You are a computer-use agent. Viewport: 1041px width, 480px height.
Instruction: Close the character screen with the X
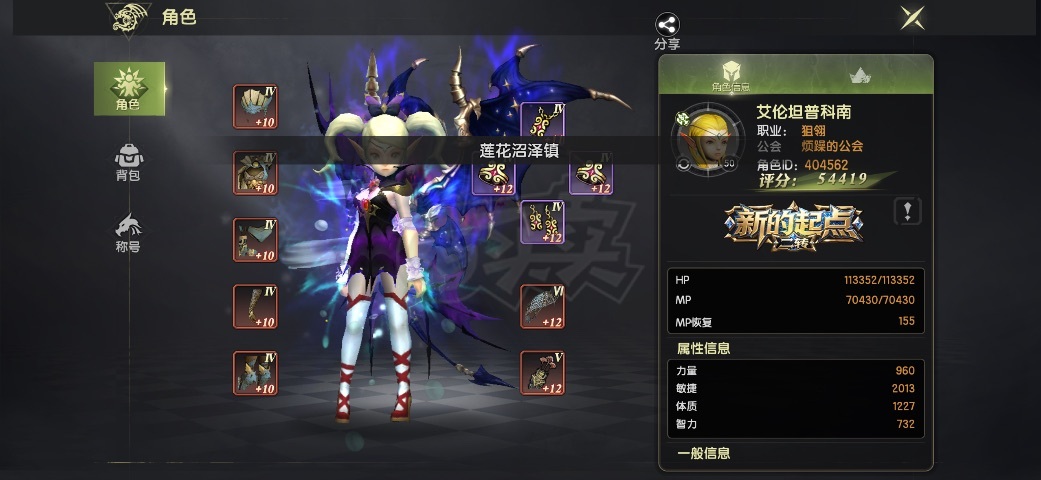pyautogui.click(x=911, y=17)
